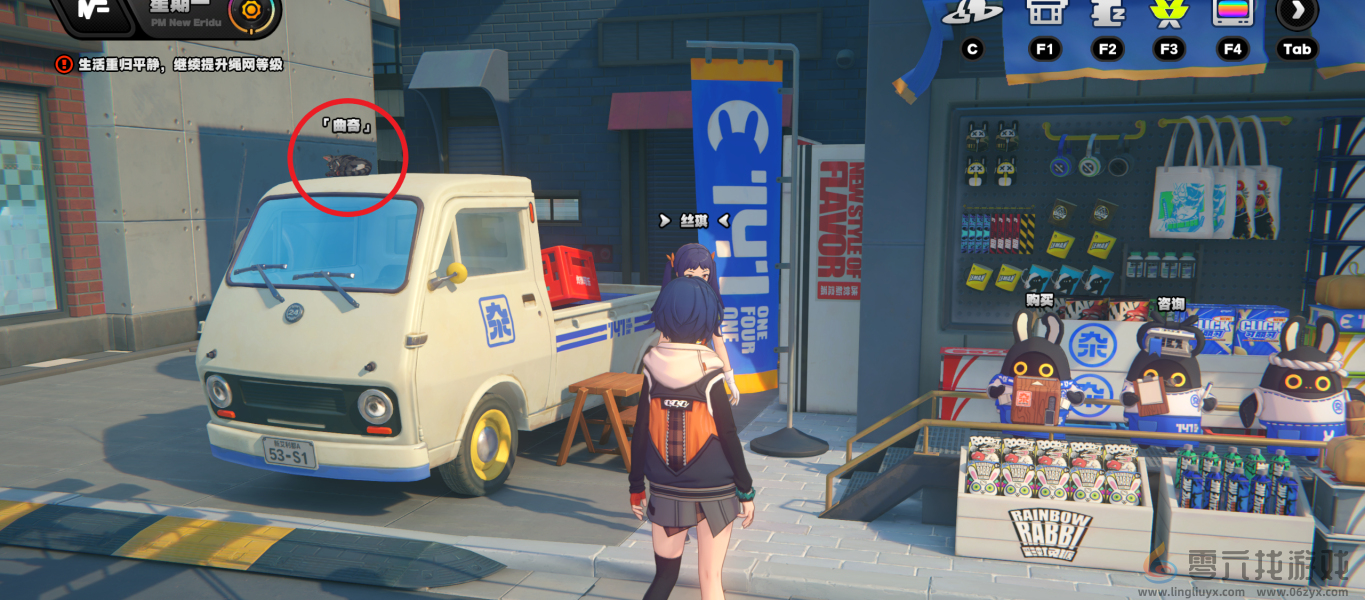The height and width of the screenshot is (600, 1365).
Task: Select the 丝琪 interaction prompt
Action: (694, 220)
